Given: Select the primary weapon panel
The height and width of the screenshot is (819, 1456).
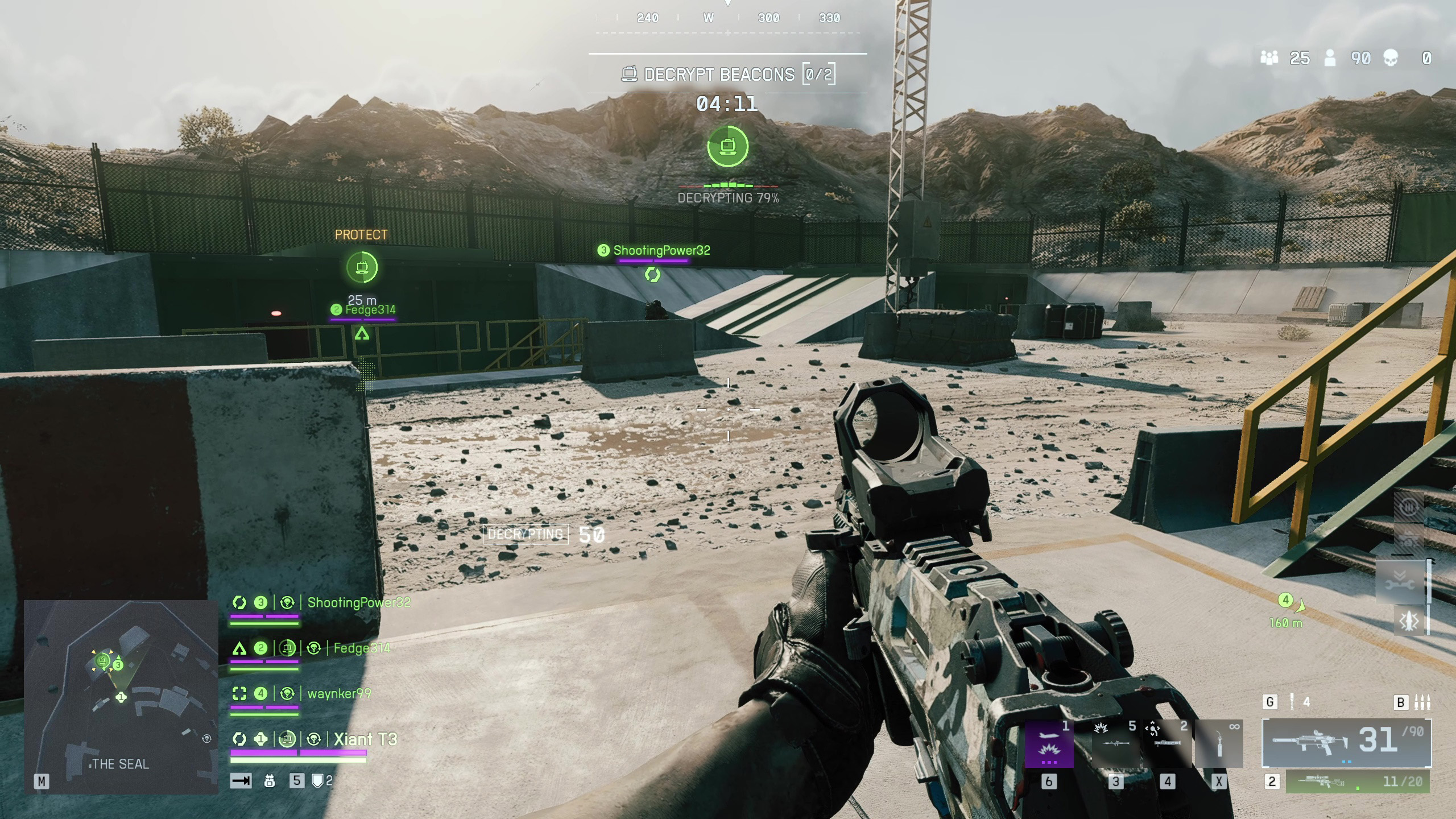Looking at the screenshot, I should tap(1346, 743).
